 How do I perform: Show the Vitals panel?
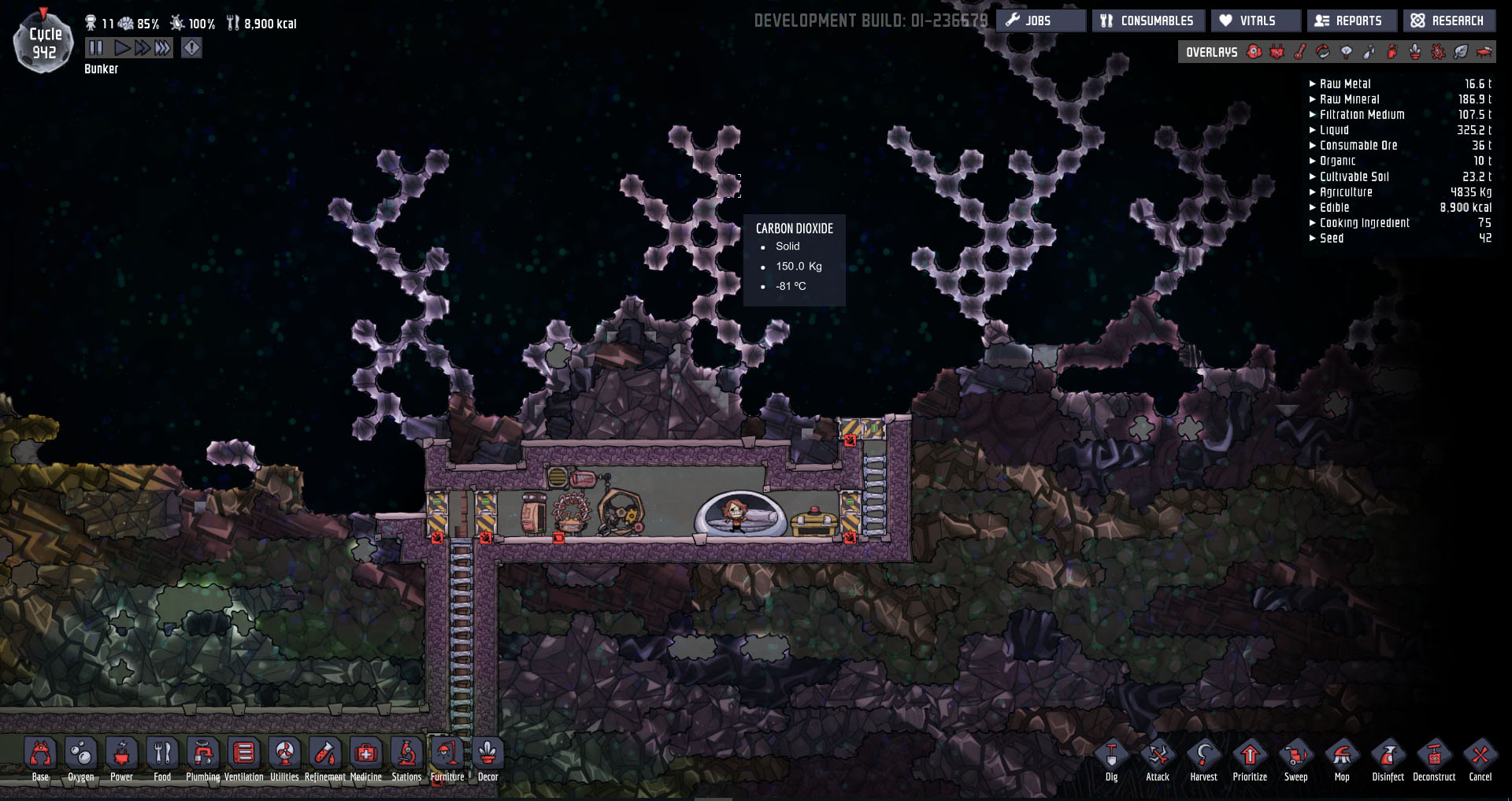(x=1255, y=20)
